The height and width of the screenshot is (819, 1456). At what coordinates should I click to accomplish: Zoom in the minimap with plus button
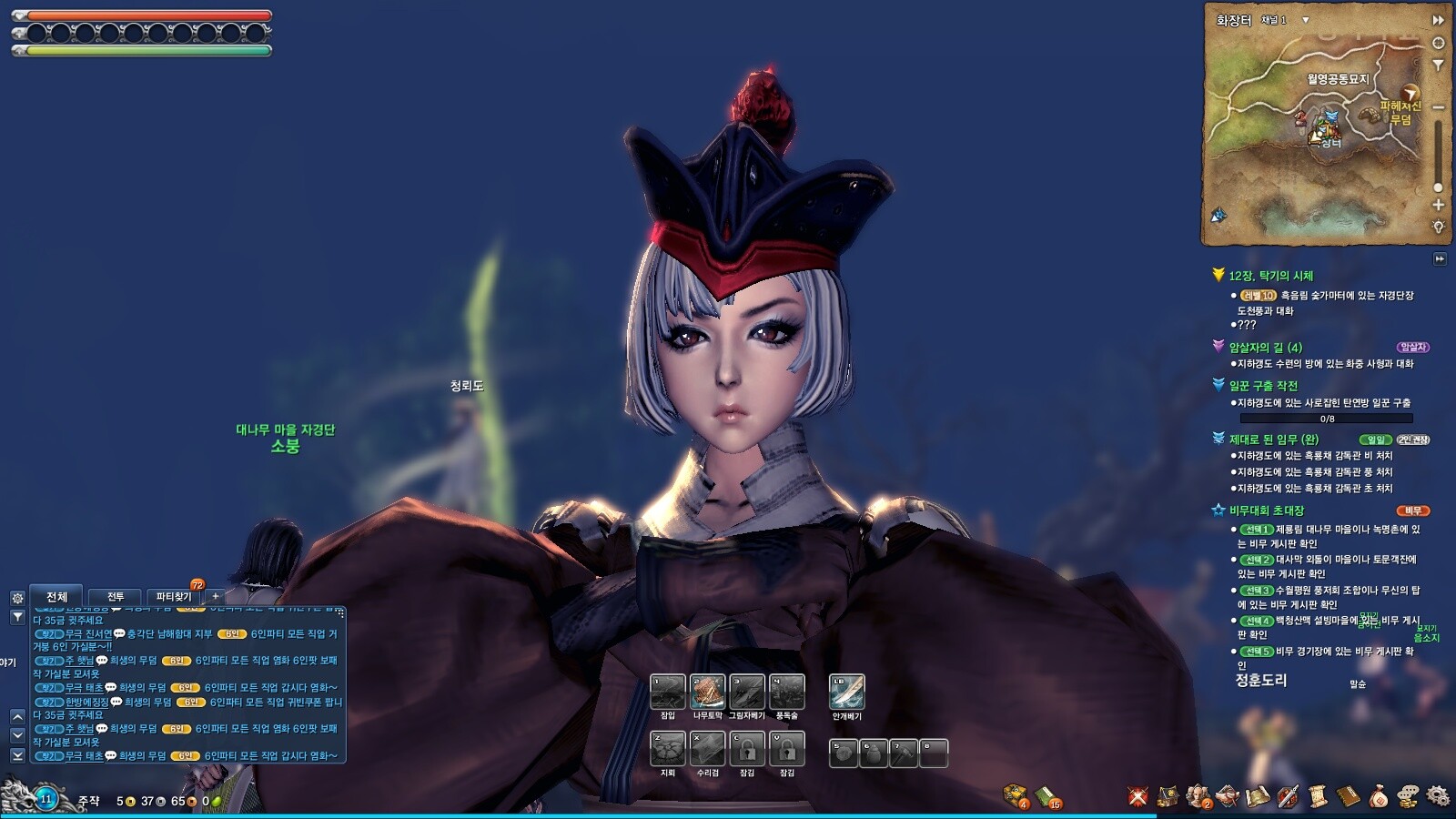(1438, 205)
